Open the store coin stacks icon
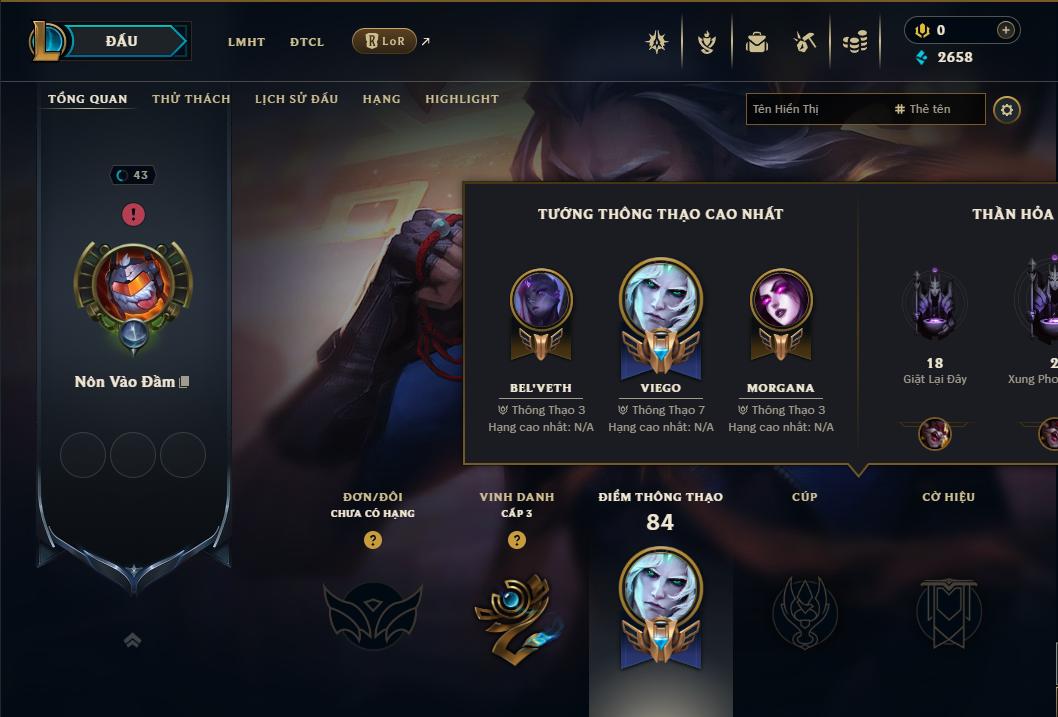 point(854,42)
